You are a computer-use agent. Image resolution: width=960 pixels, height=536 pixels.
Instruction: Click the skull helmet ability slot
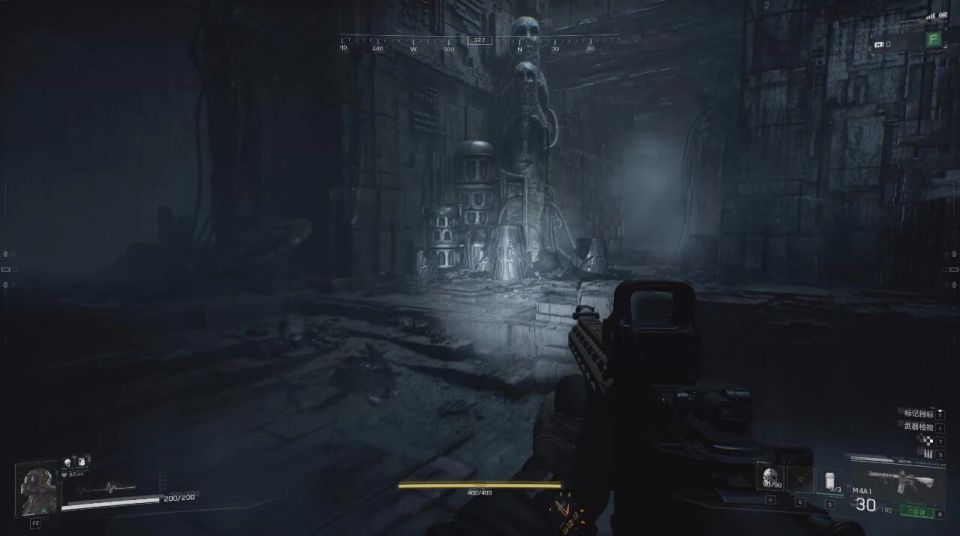click(x=768, y=479)
